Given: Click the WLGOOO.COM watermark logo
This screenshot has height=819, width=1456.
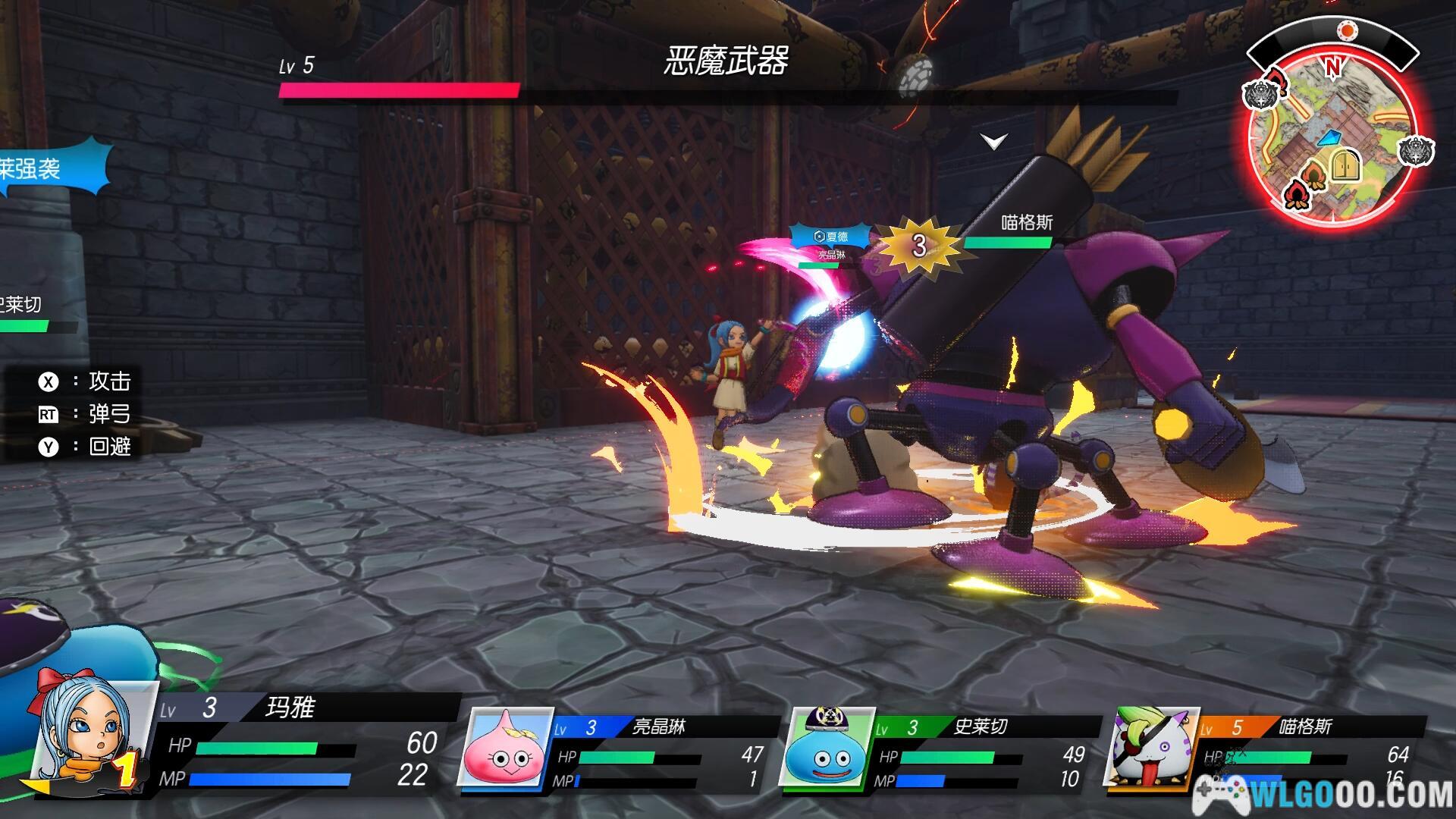Looking at the screenshot, I should (x=1323, y=794).
